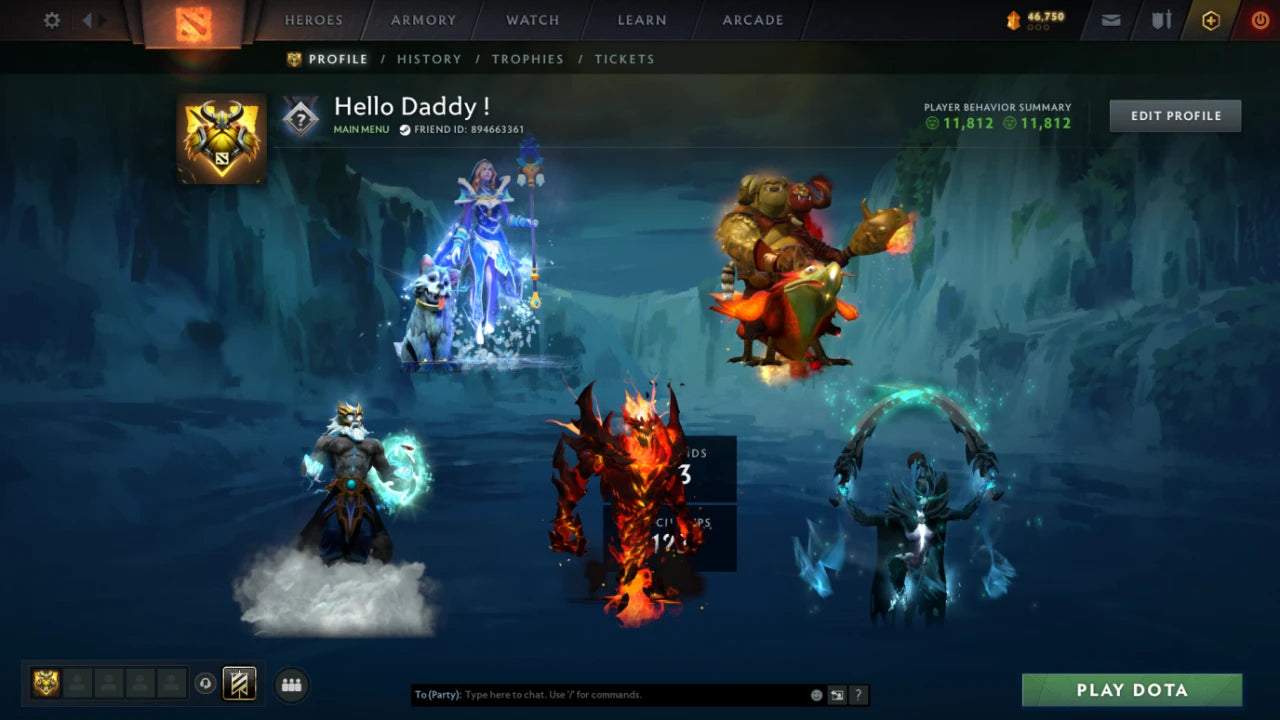Open the ARCADE menu
This screenshot has width=1280, height=720.
751,20
